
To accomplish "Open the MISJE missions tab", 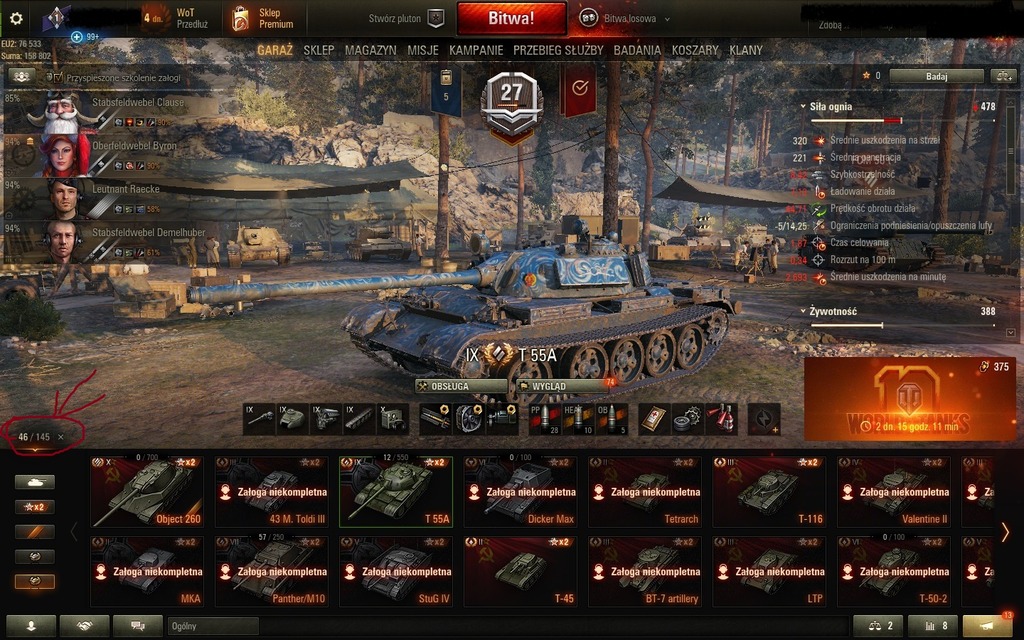I will pos(423,50).
